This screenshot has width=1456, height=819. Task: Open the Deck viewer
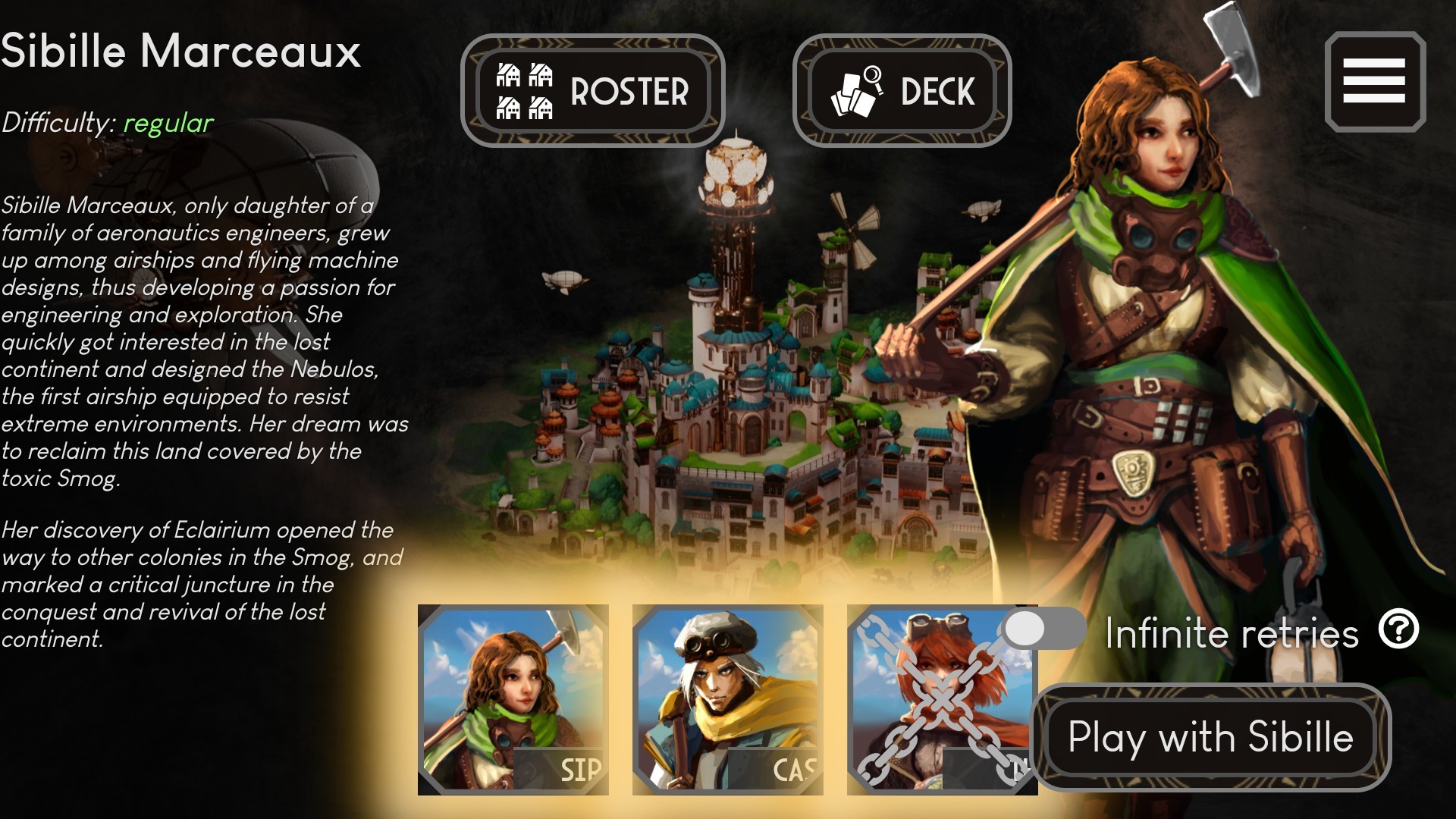(902, 91)
